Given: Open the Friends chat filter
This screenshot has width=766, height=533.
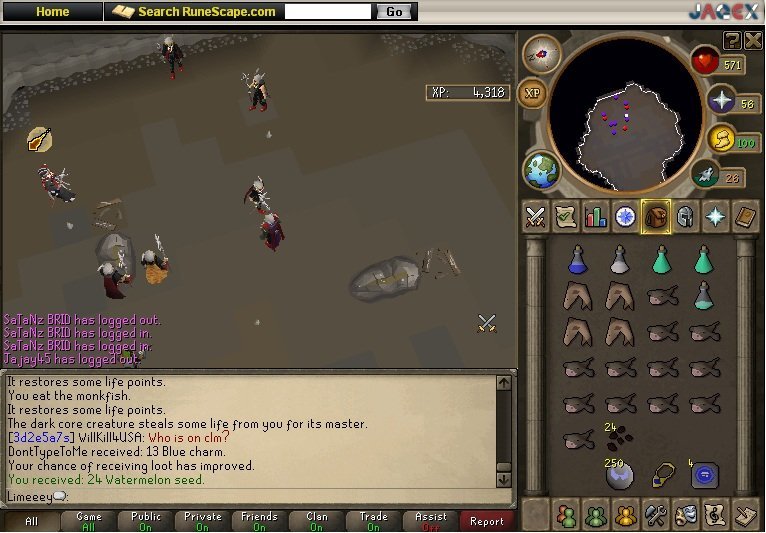Looking at the screenshot, I should (x=259, y=521).
